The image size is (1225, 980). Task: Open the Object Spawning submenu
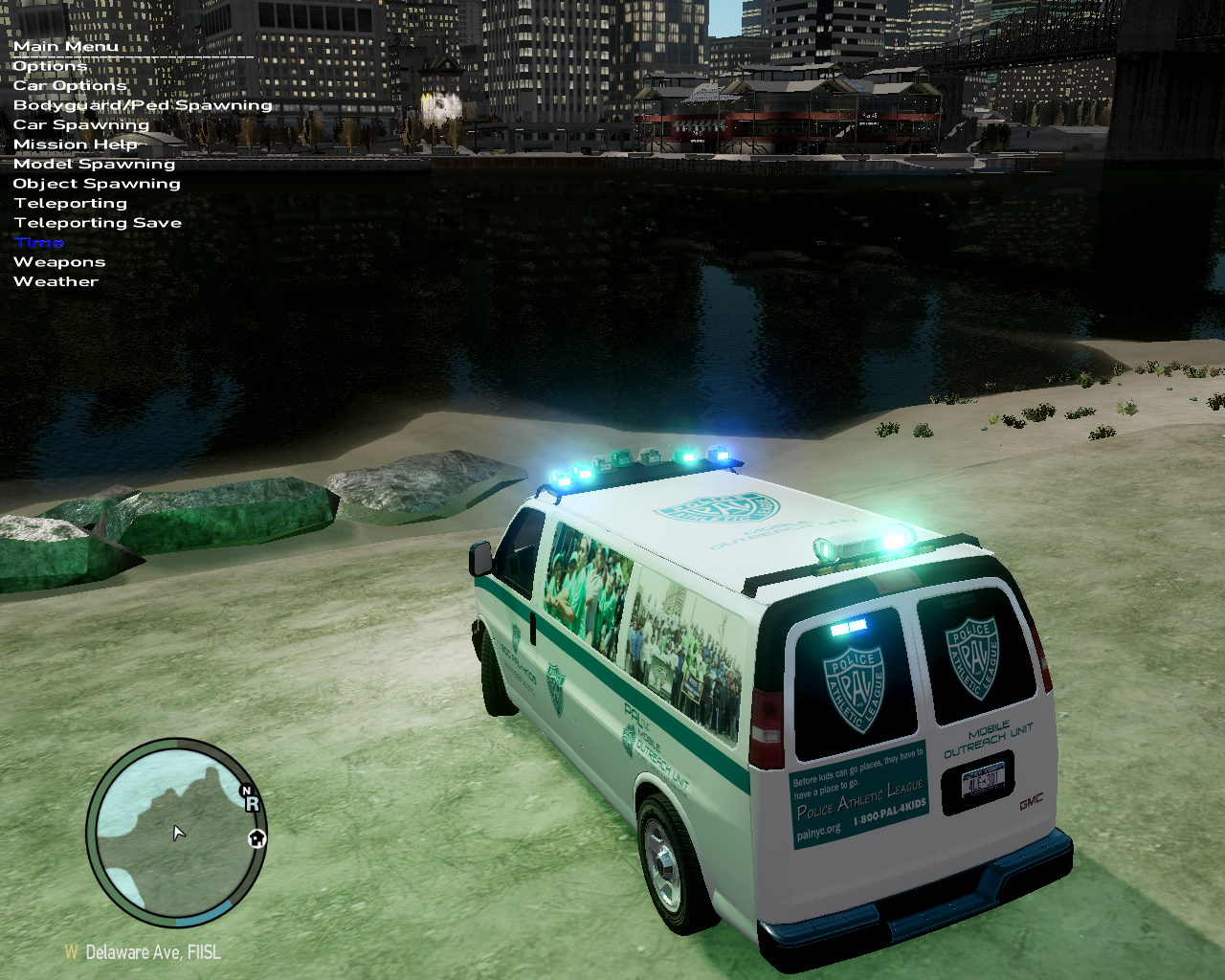pos(97,184)
